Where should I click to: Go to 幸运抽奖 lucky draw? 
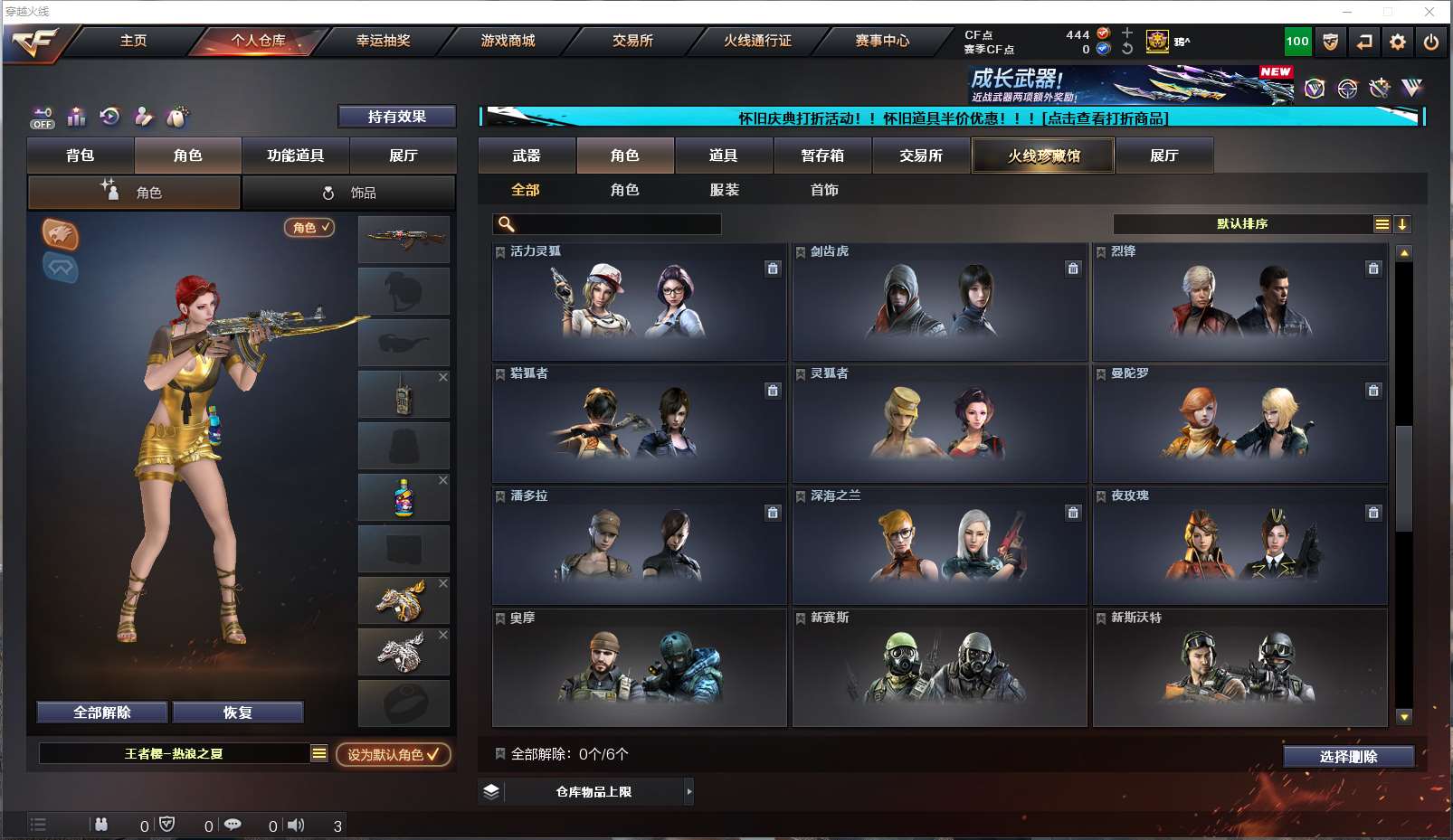[x=383, y=41]
